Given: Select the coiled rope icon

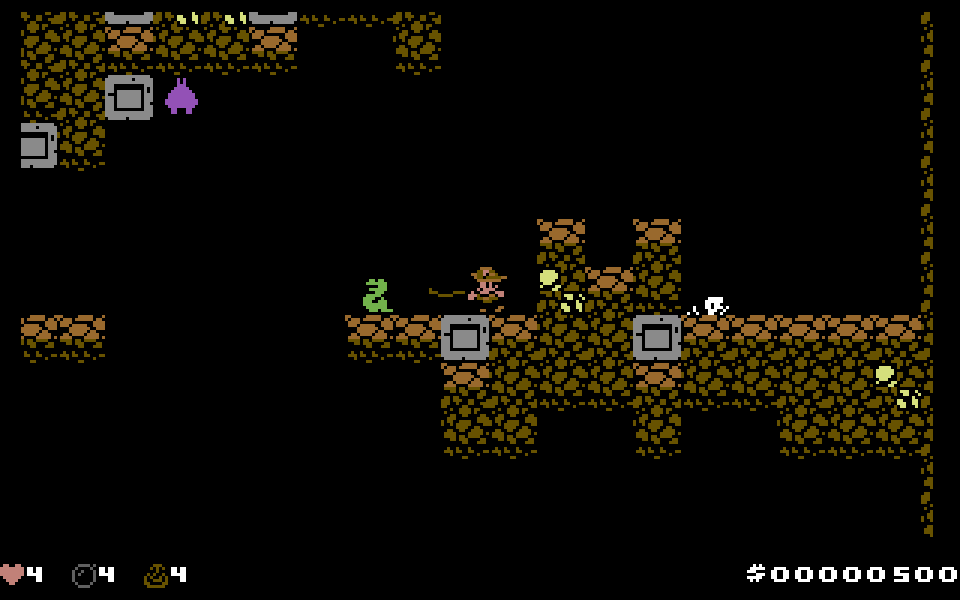Looking at the screenshot, I should pos(156,575).
